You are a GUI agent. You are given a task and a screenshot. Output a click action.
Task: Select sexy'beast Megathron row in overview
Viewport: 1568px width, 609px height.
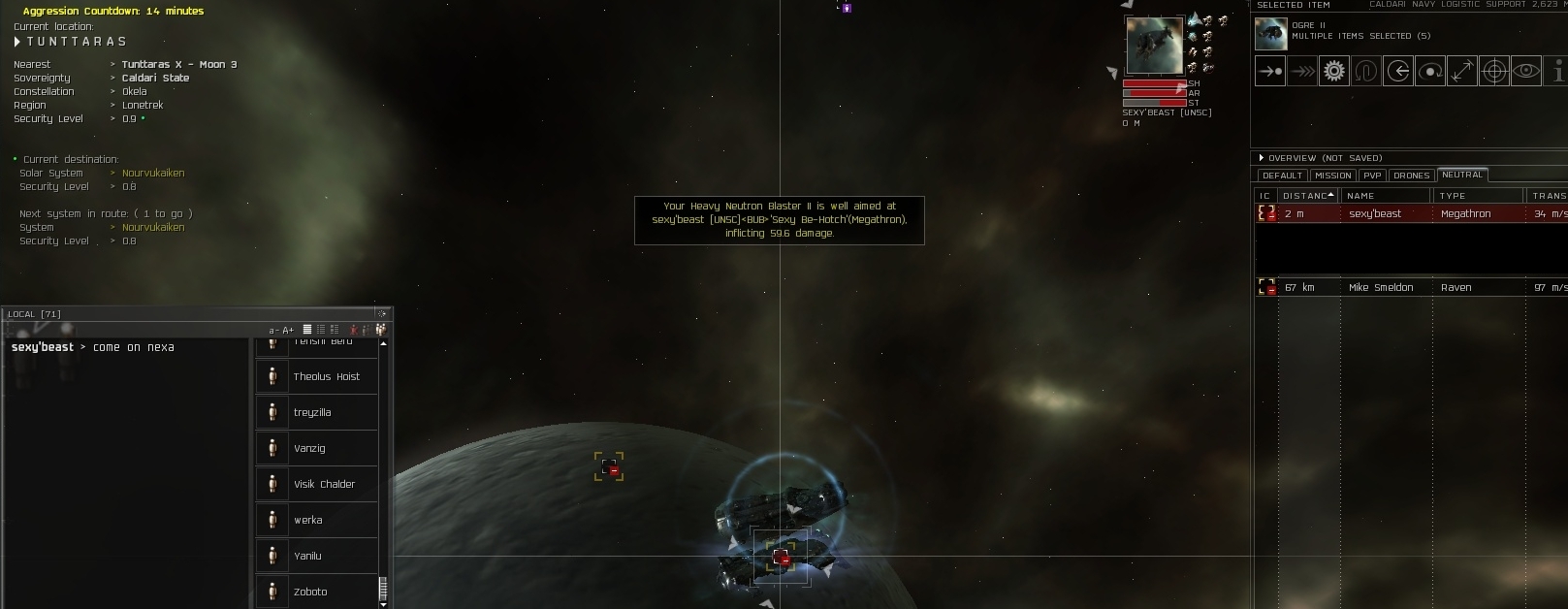tap(1406, 213)
